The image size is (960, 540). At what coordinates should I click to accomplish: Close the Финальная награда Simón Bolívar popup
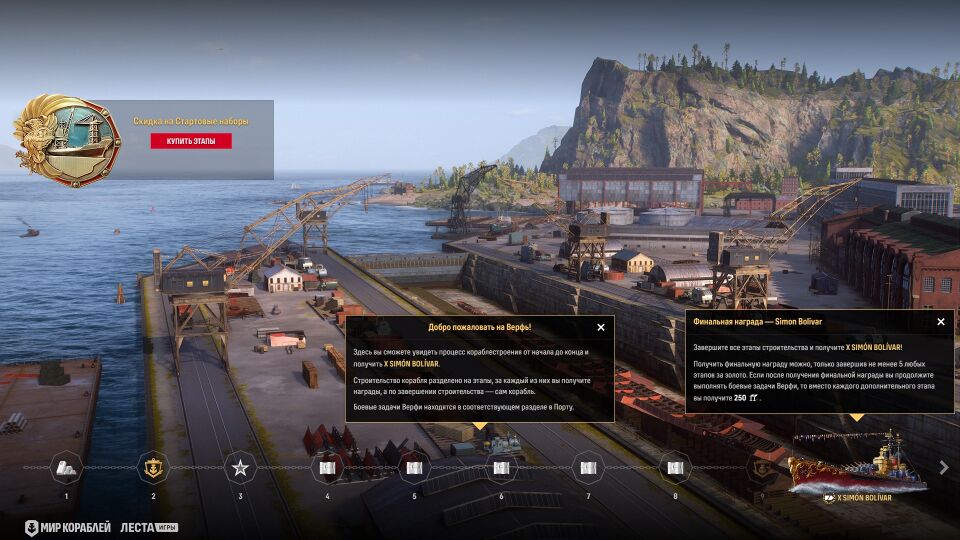941,322
